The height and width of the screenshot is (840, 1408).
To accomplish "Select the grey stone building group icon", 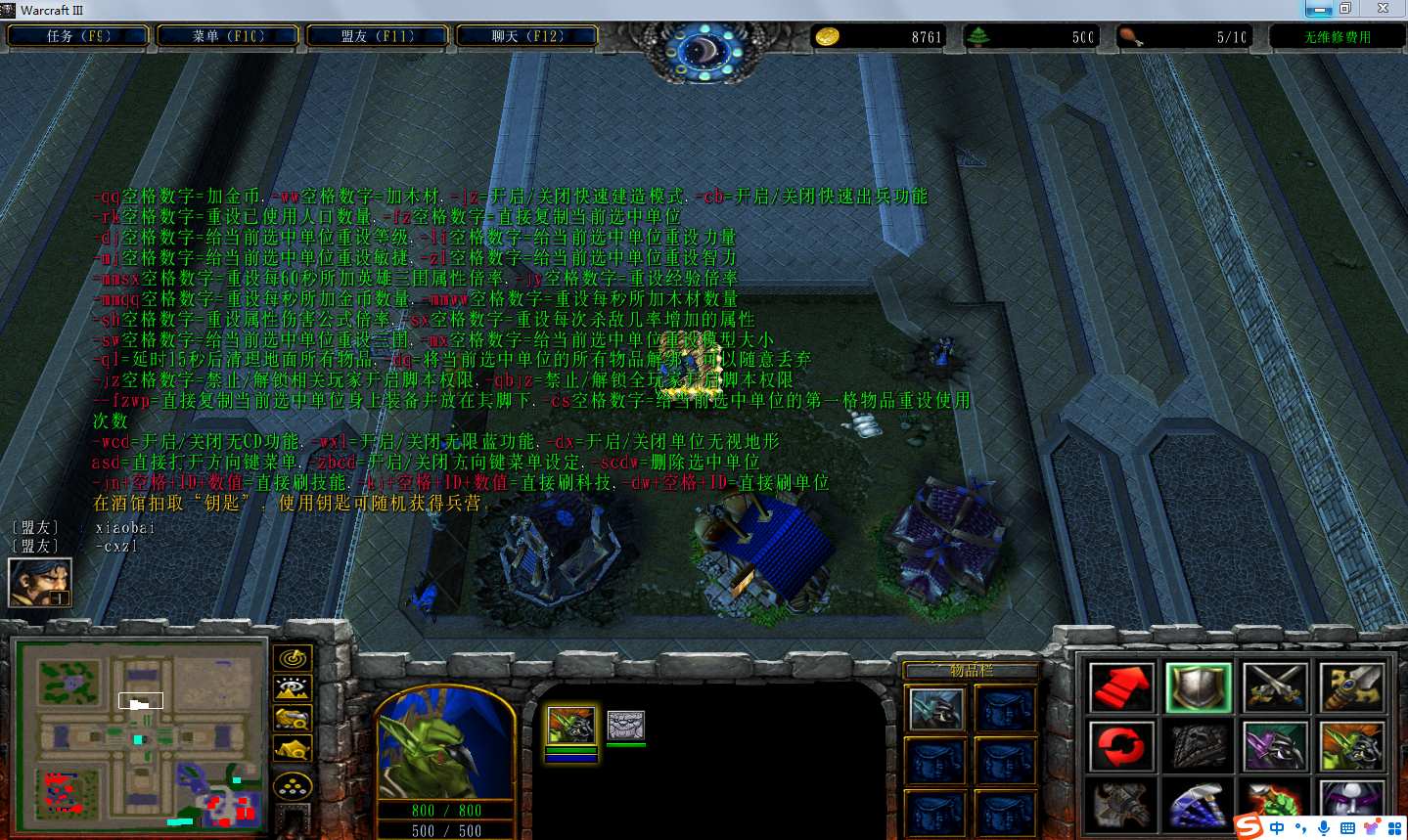I will [x=625, y=726].
